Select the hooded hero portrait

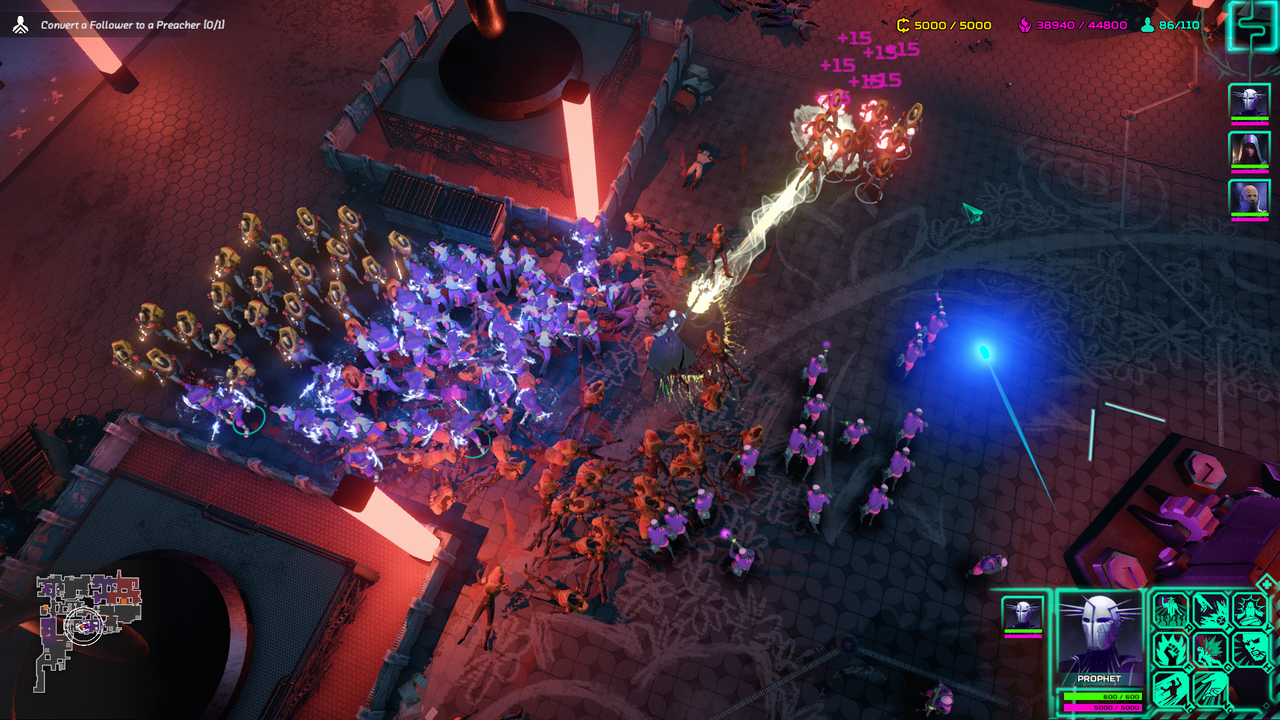[1249, 150]
